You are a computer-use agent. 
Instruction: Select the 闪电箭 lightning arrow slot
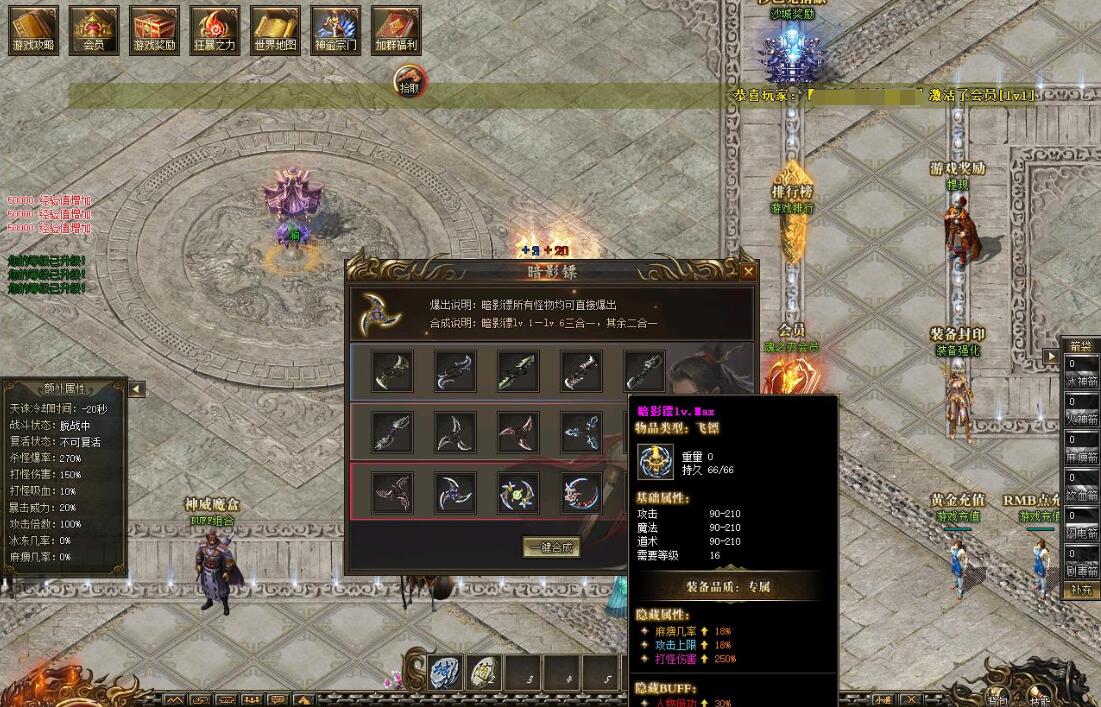[1081, 523]
